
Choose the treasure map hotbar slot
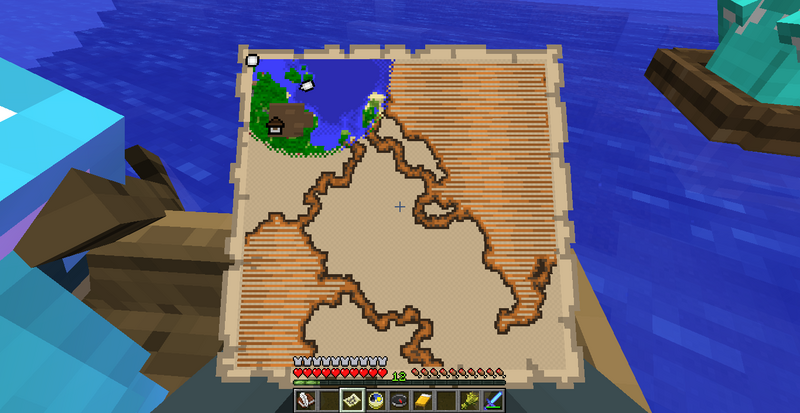[352, 401]
